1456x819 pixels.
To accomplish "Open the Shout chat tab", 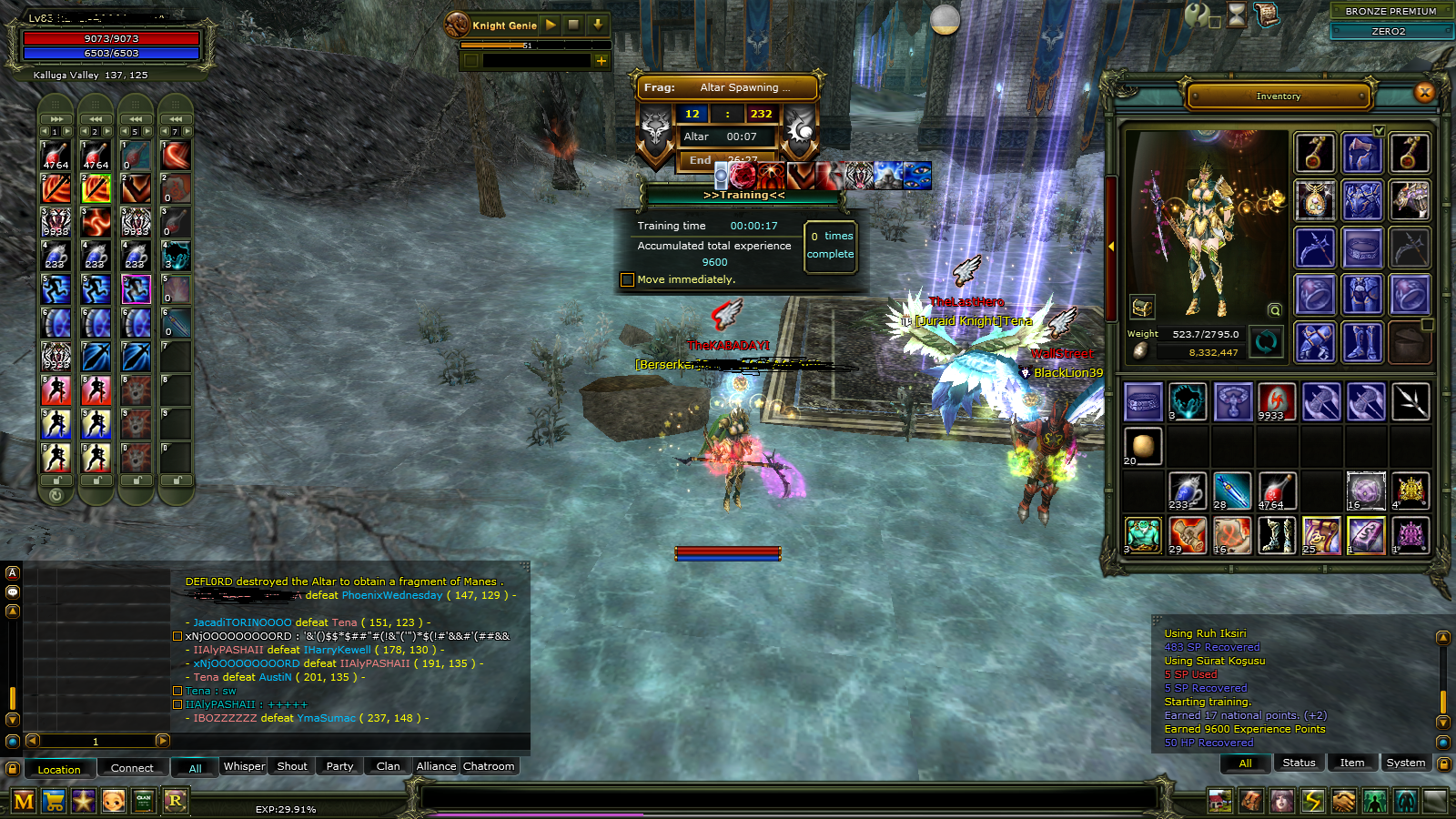I will click(x=291, y=766).
